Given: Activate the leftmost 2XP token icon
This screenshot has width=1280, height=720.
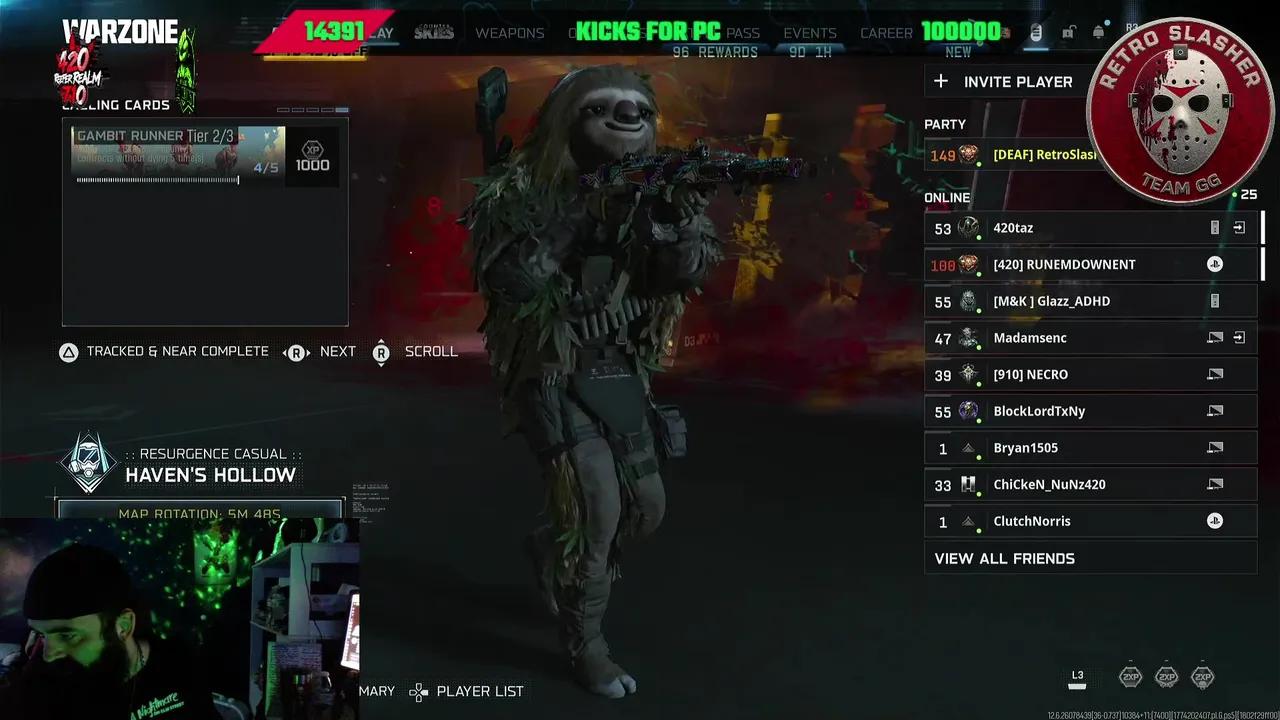Looking at the screenshot, I should [1129, 677].
